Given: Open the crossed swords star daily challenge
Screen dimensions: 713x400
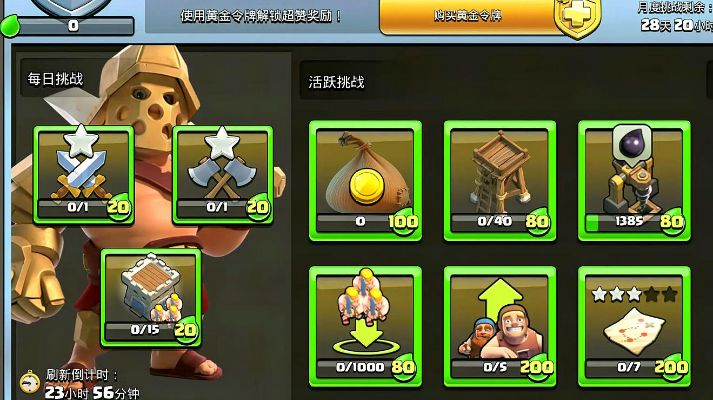Looking at the screenshot, I should pyautogui.click(x=84, y=173).
